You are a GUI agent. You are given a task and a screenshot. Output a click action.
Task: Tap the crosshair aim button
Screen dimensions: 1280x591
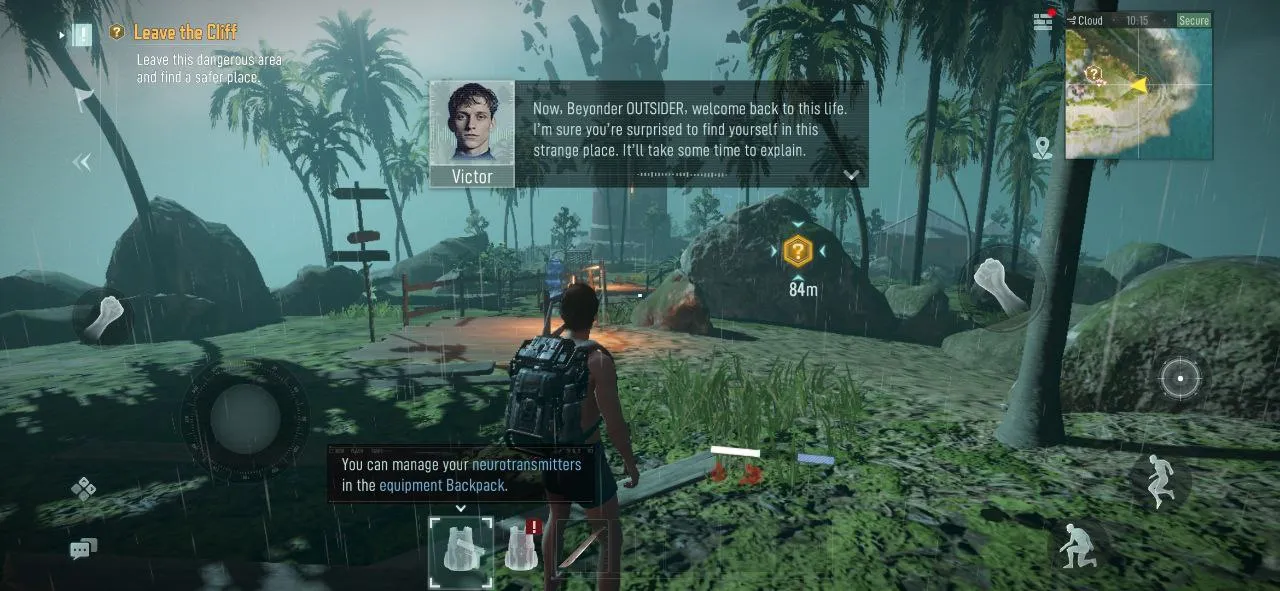[1180, 379]
